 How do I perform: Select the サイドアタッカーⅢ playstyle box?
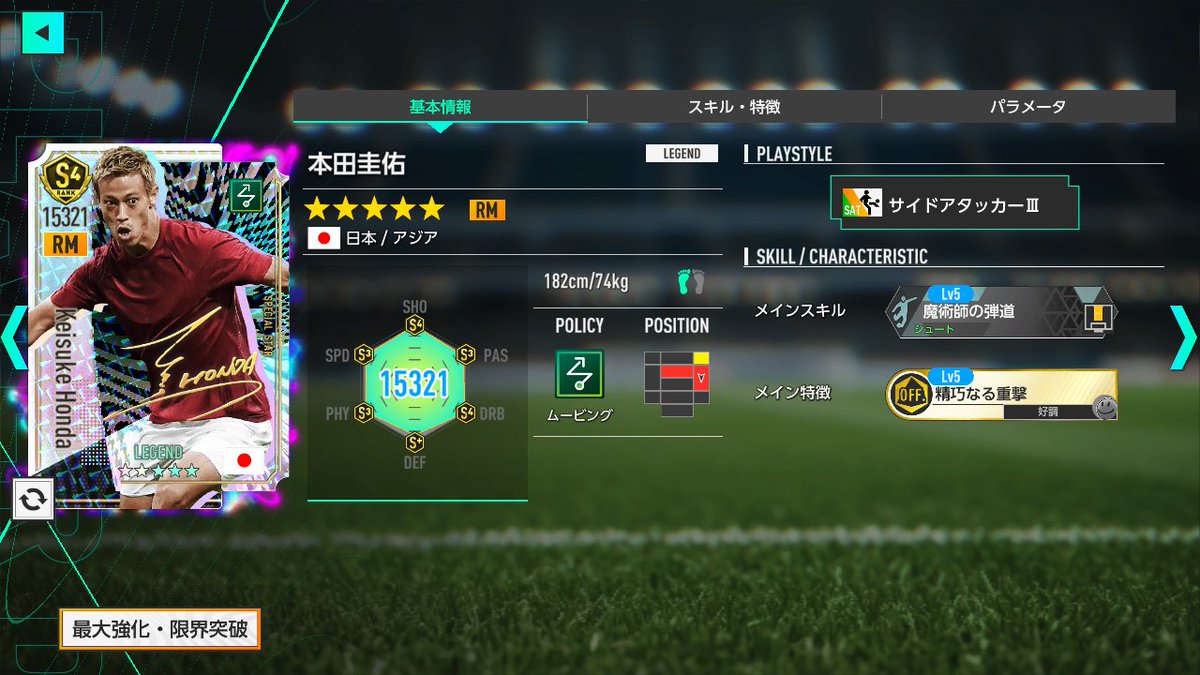tap(954, 205)
